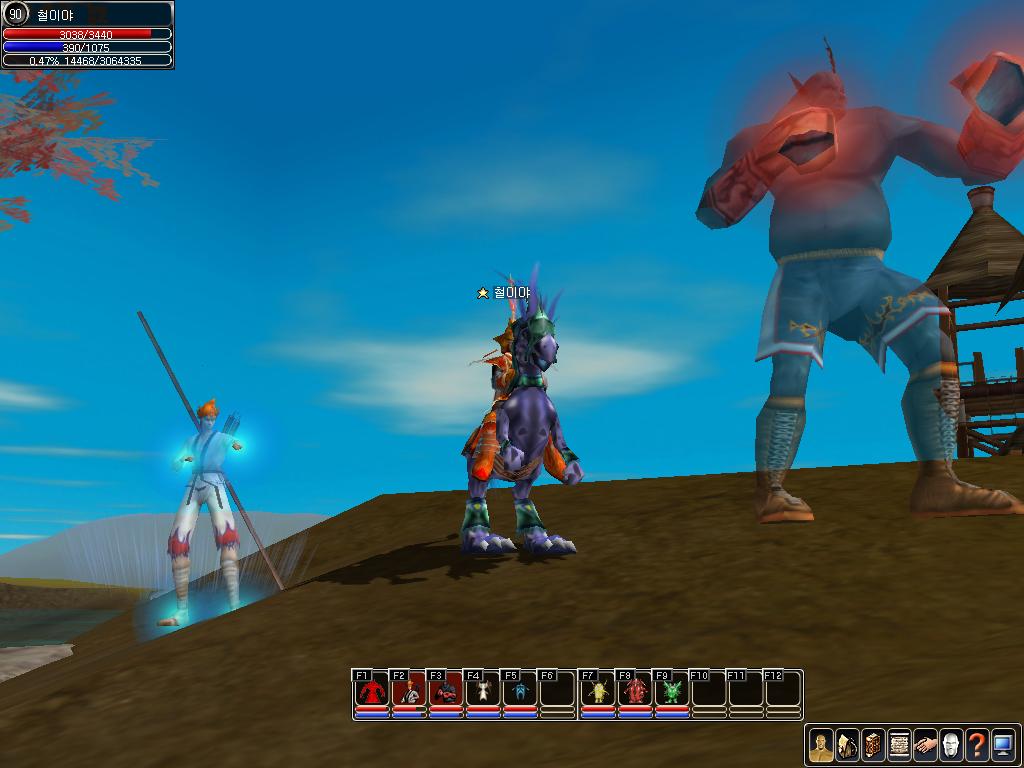This screenshot has height=768, width=1024.
Task: Choose the F2 orange-haired fighter slot
Action: pos(409,690)
